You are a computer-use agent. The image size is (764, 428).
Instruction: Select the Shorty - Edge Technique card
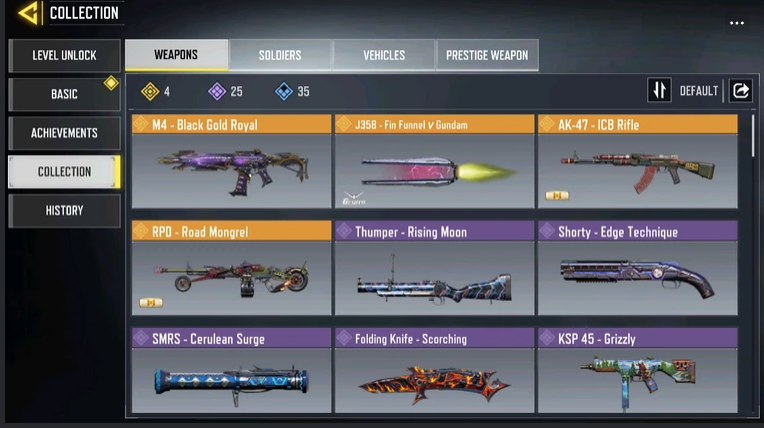pos(637,268)
